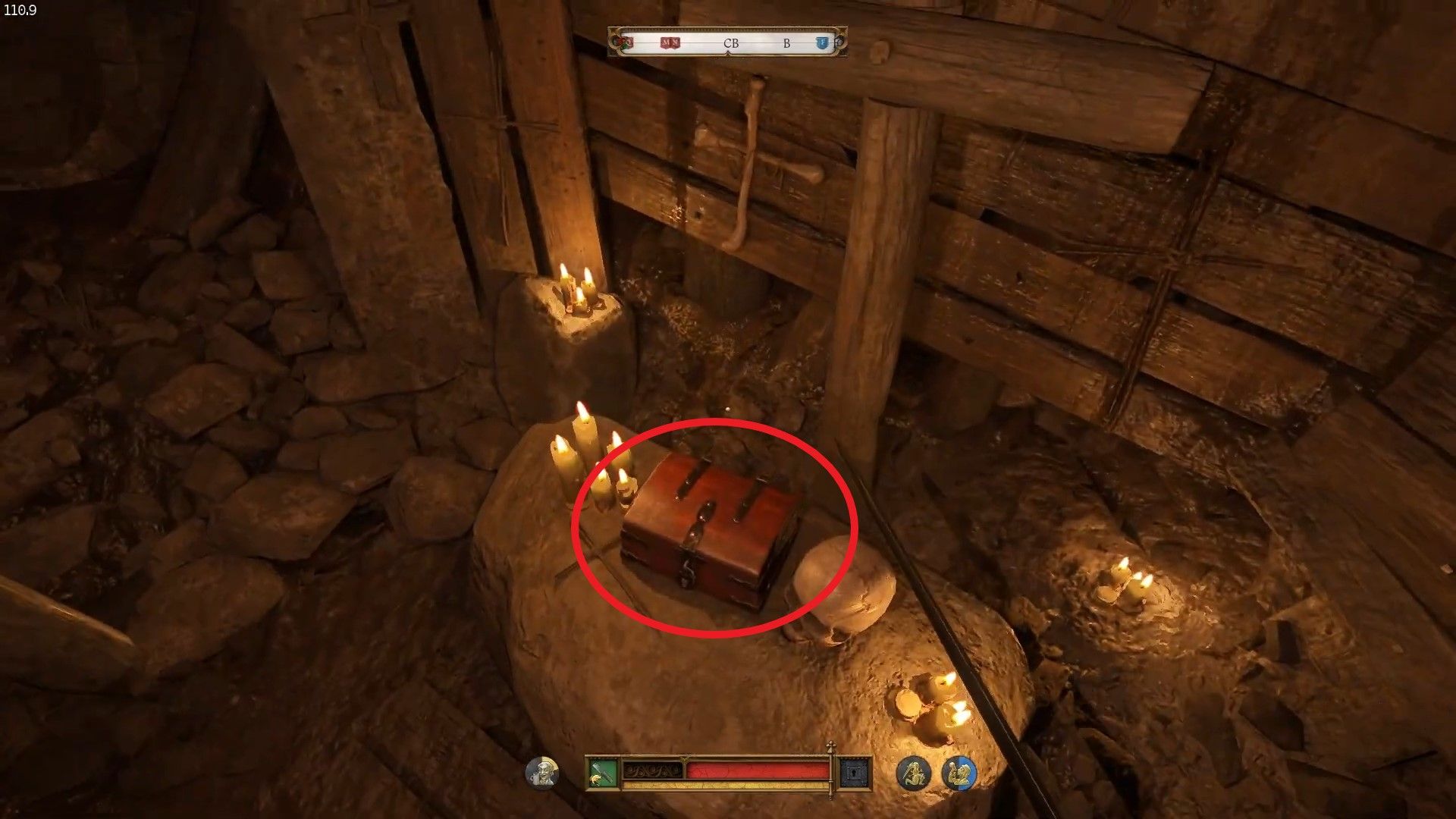Select the B waypoint label on the compass

click(x=786, y=43)
